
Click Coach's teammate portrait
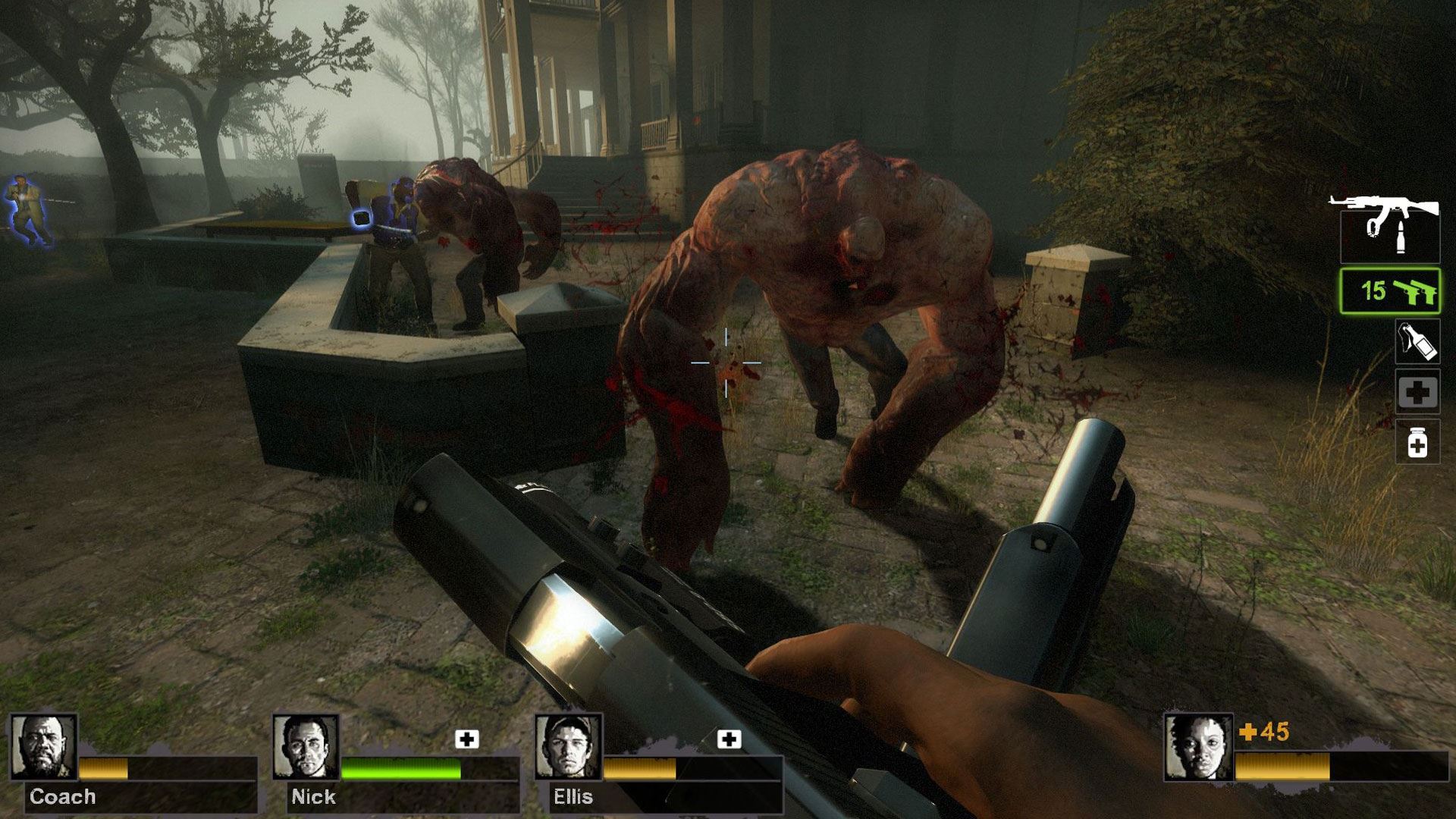pyautogui.click(x=43, y=747)
